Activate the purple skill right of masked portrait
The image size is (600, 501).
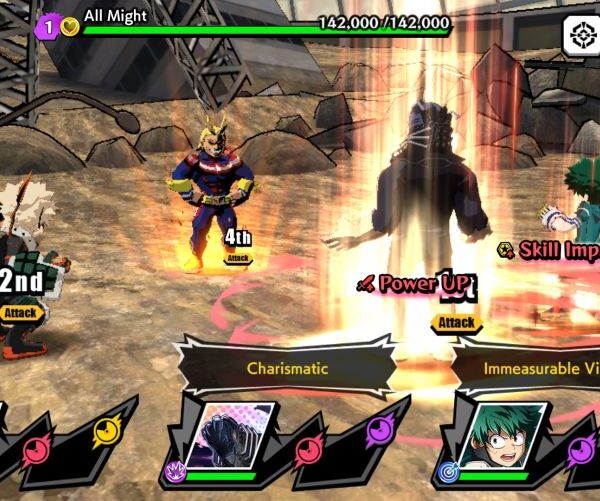coord(379,432)
